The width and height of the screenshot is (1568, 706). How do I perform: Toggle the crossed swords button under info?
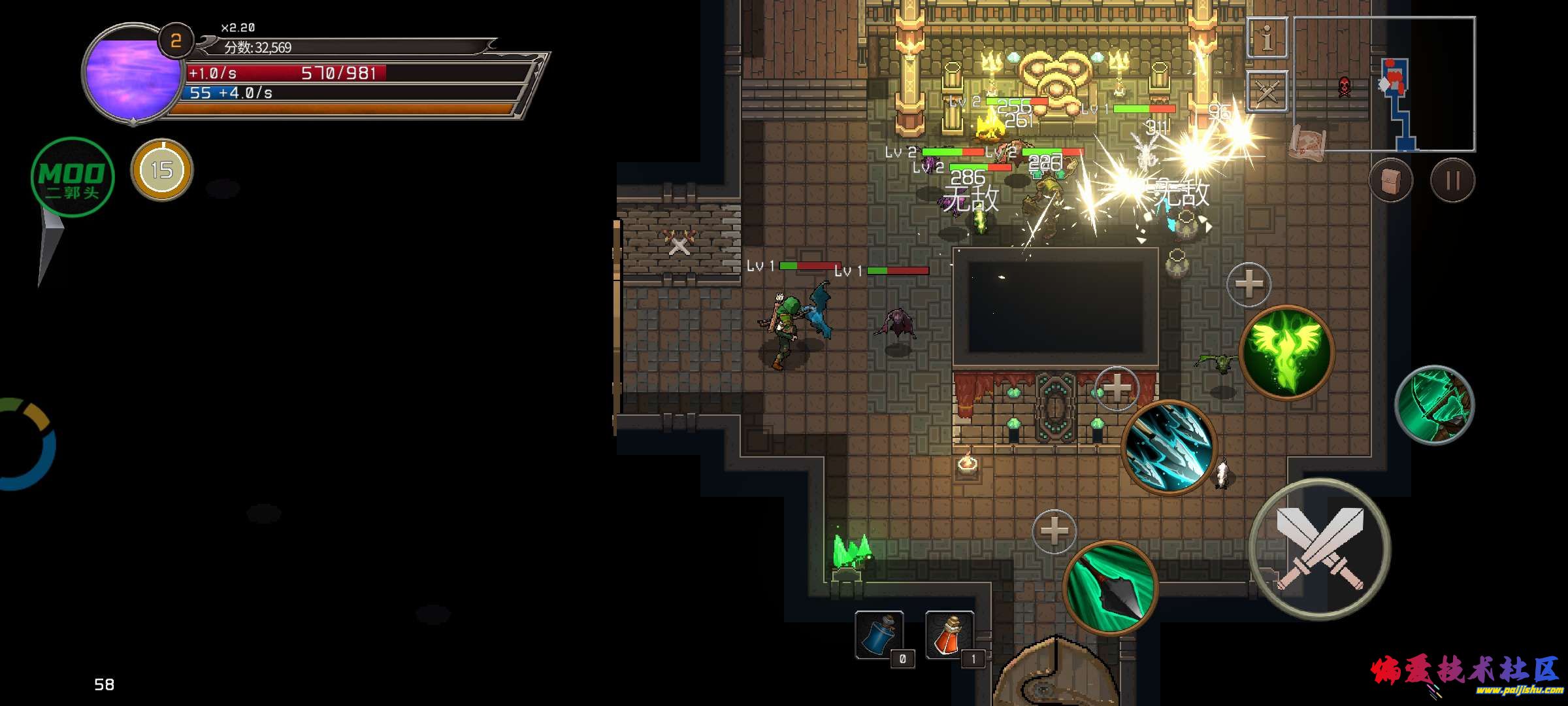click(x=1267, y=92)
